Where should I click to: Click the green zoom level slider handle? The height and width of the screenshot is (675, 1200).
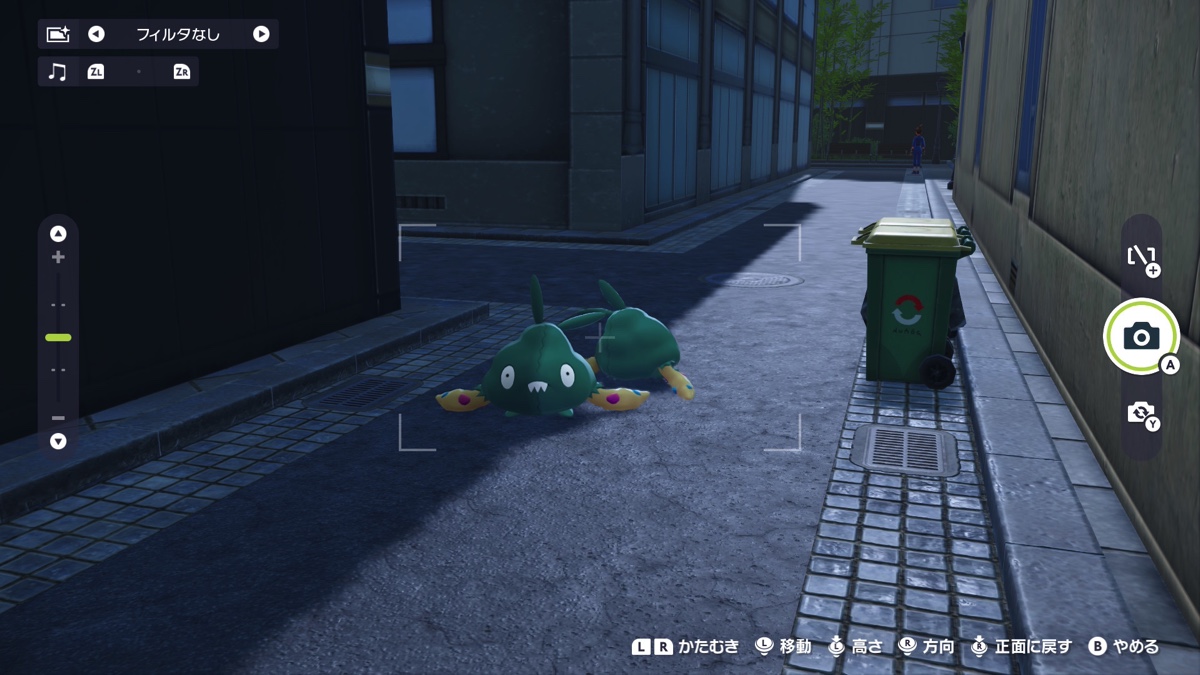(58, 338)
